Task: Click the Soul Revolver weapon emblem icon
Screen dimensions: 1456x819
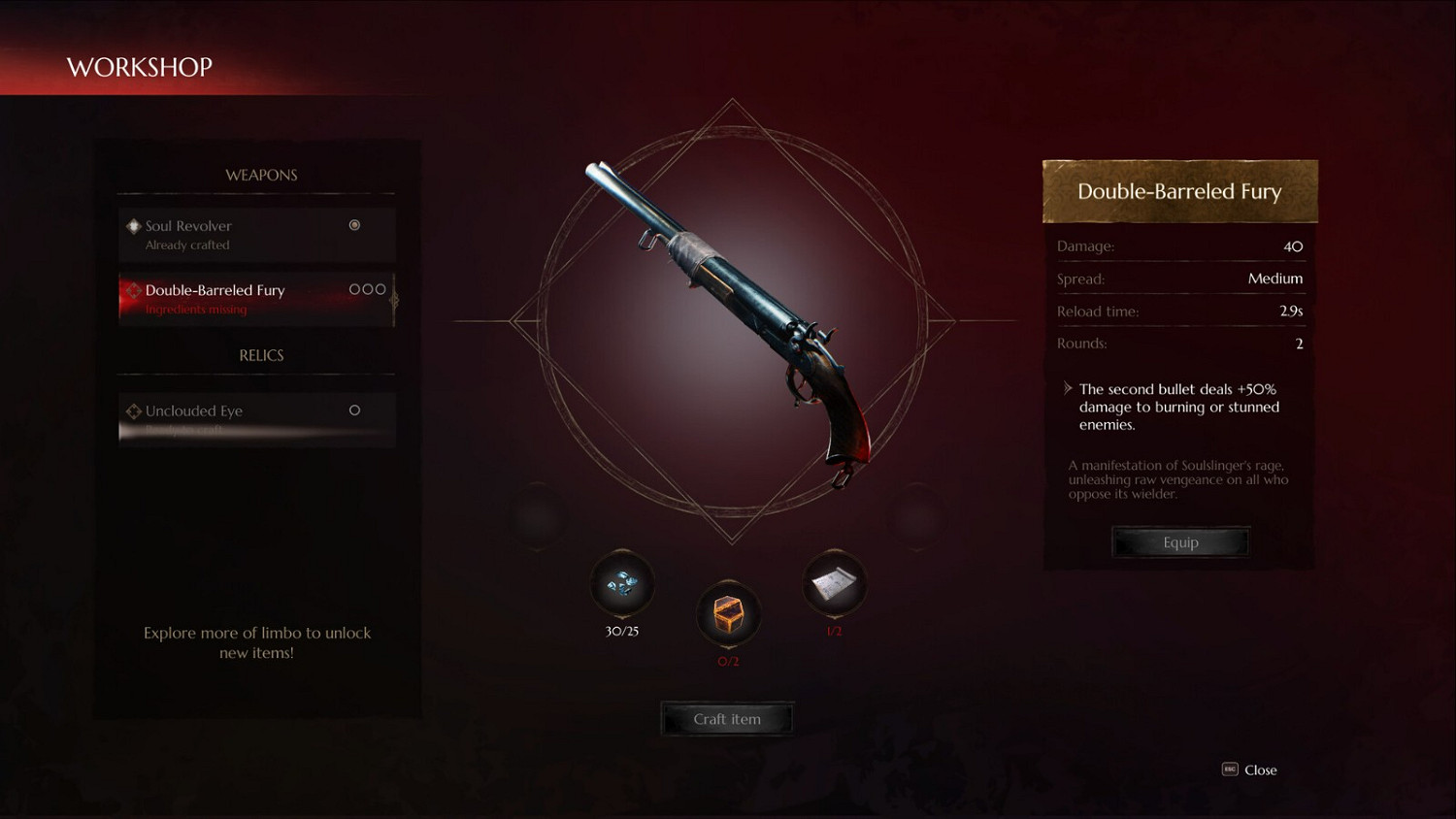Action: (133, 225)
